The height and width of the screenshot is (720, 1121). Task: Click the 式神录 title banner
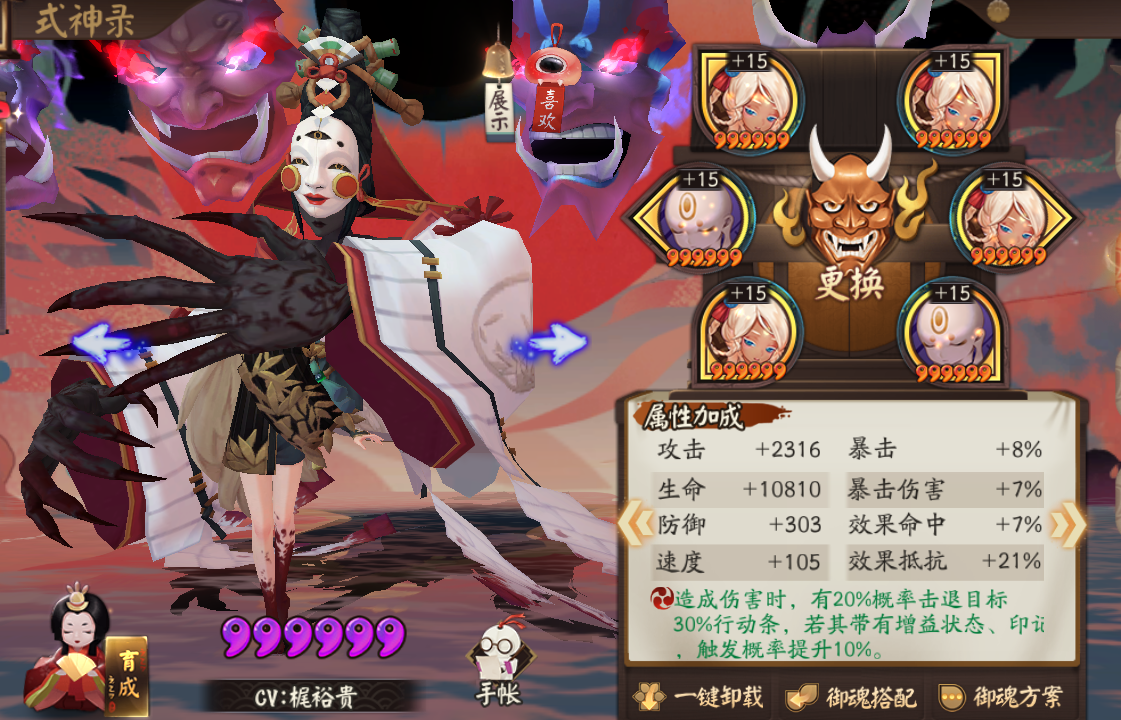click(x=85, y=22)
